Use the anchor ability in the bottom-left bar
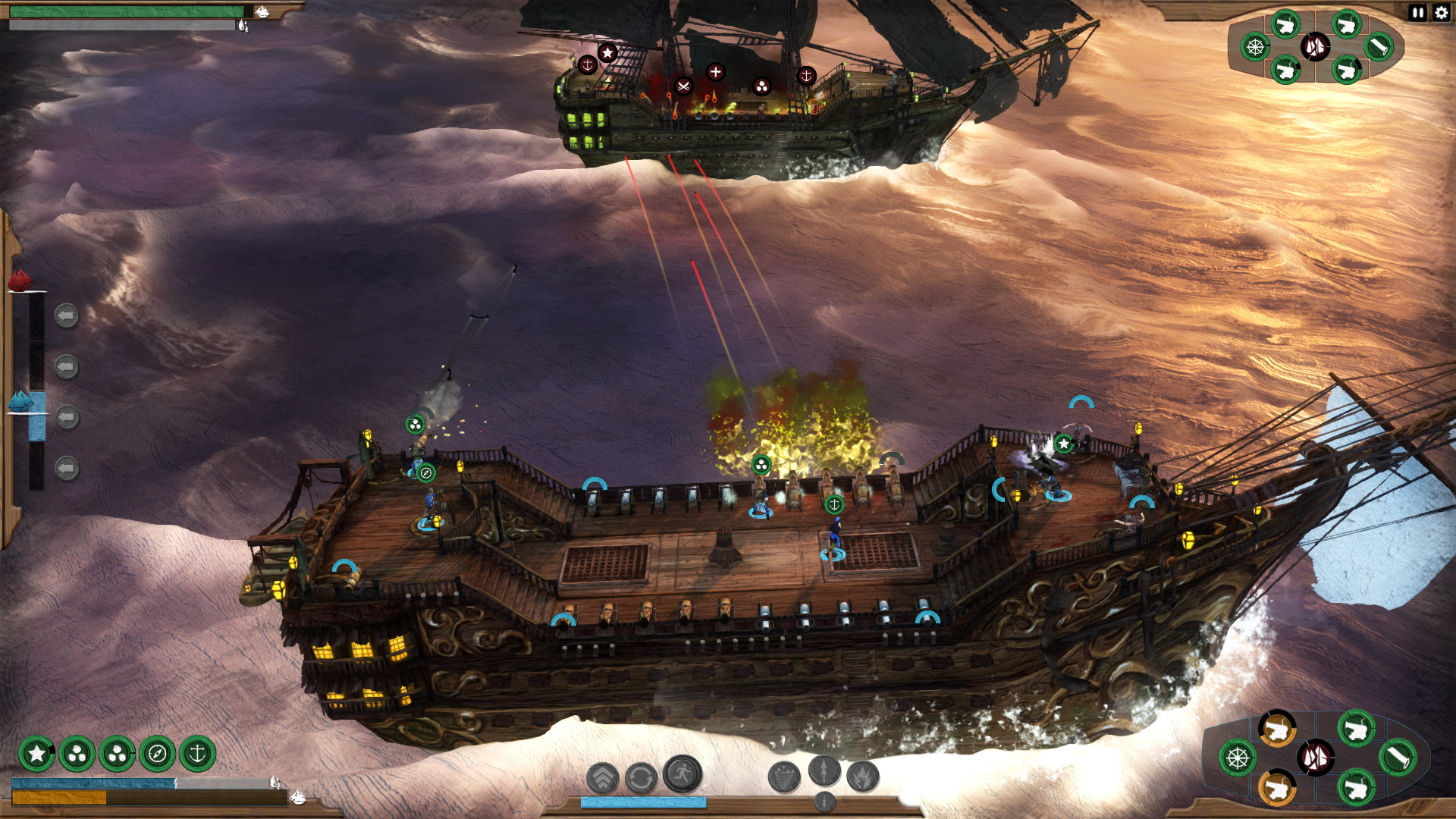The height and width of the screenshot is (819, 1456). coord(198,754)
